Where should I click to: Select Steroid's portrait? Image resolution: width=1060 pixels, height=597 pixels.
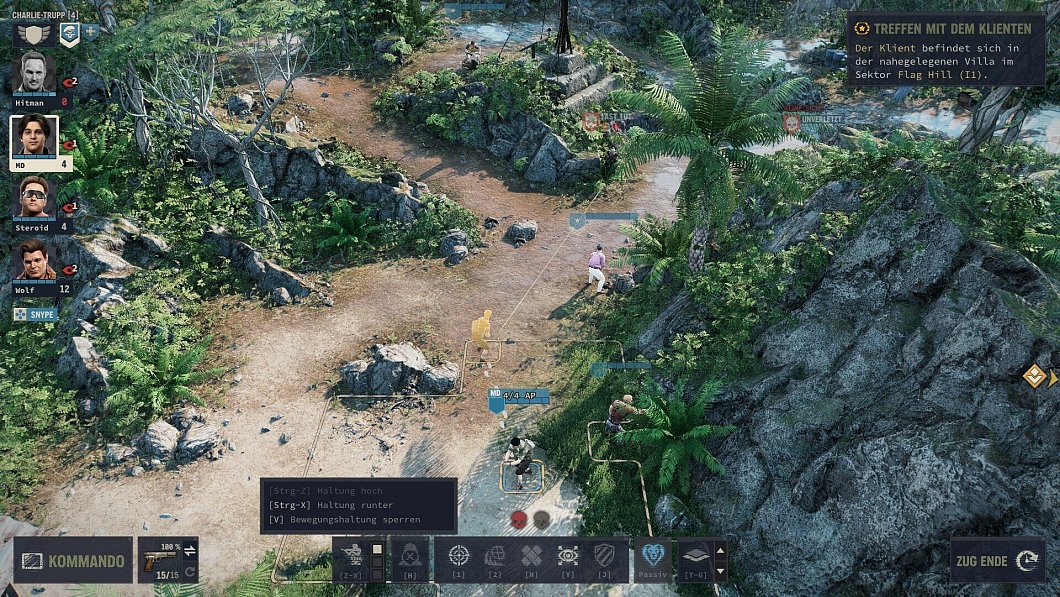click(34, 196)
